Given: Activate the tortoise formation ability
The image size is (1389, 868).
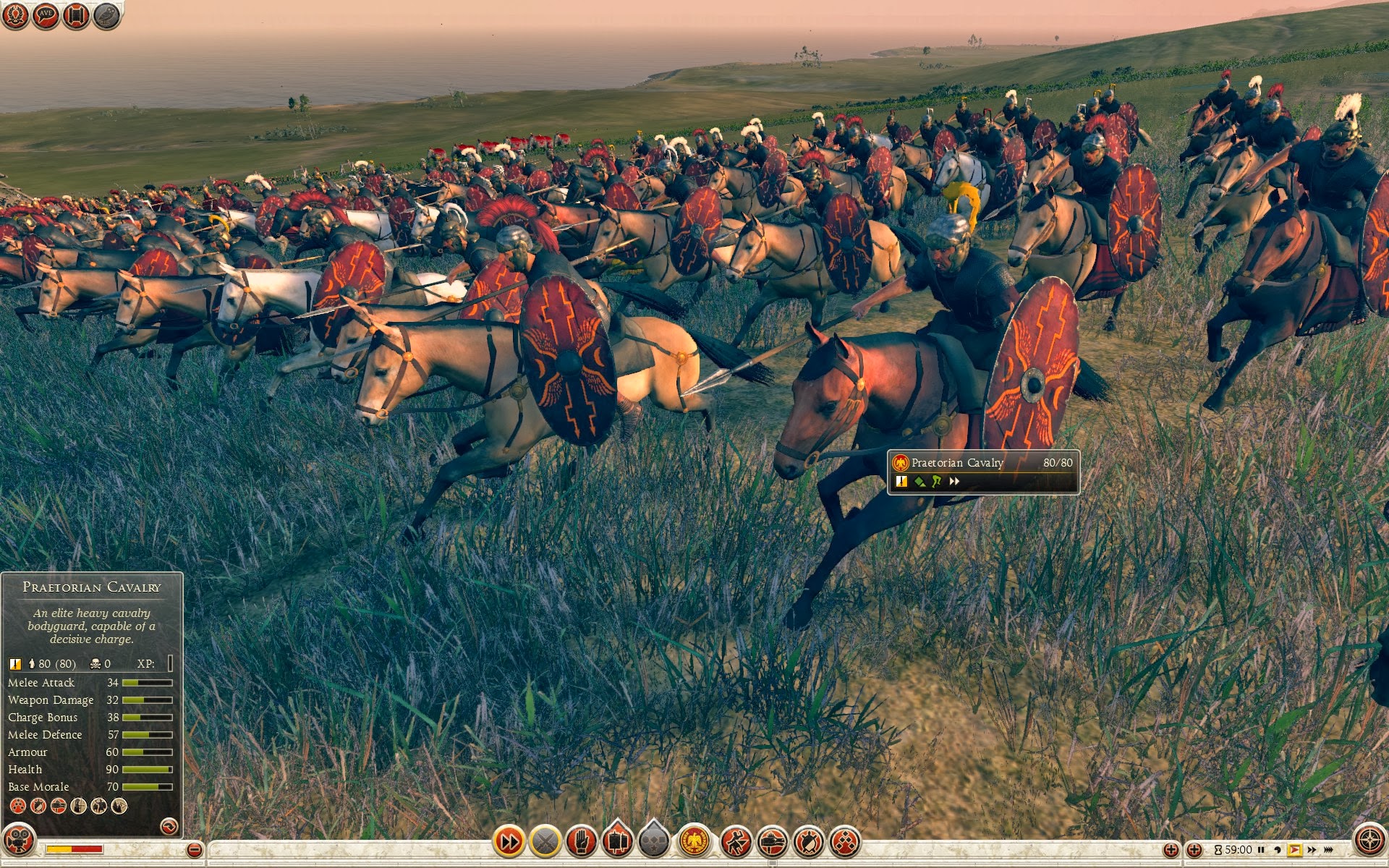Looking at the screenshot, I should point(808,841).
